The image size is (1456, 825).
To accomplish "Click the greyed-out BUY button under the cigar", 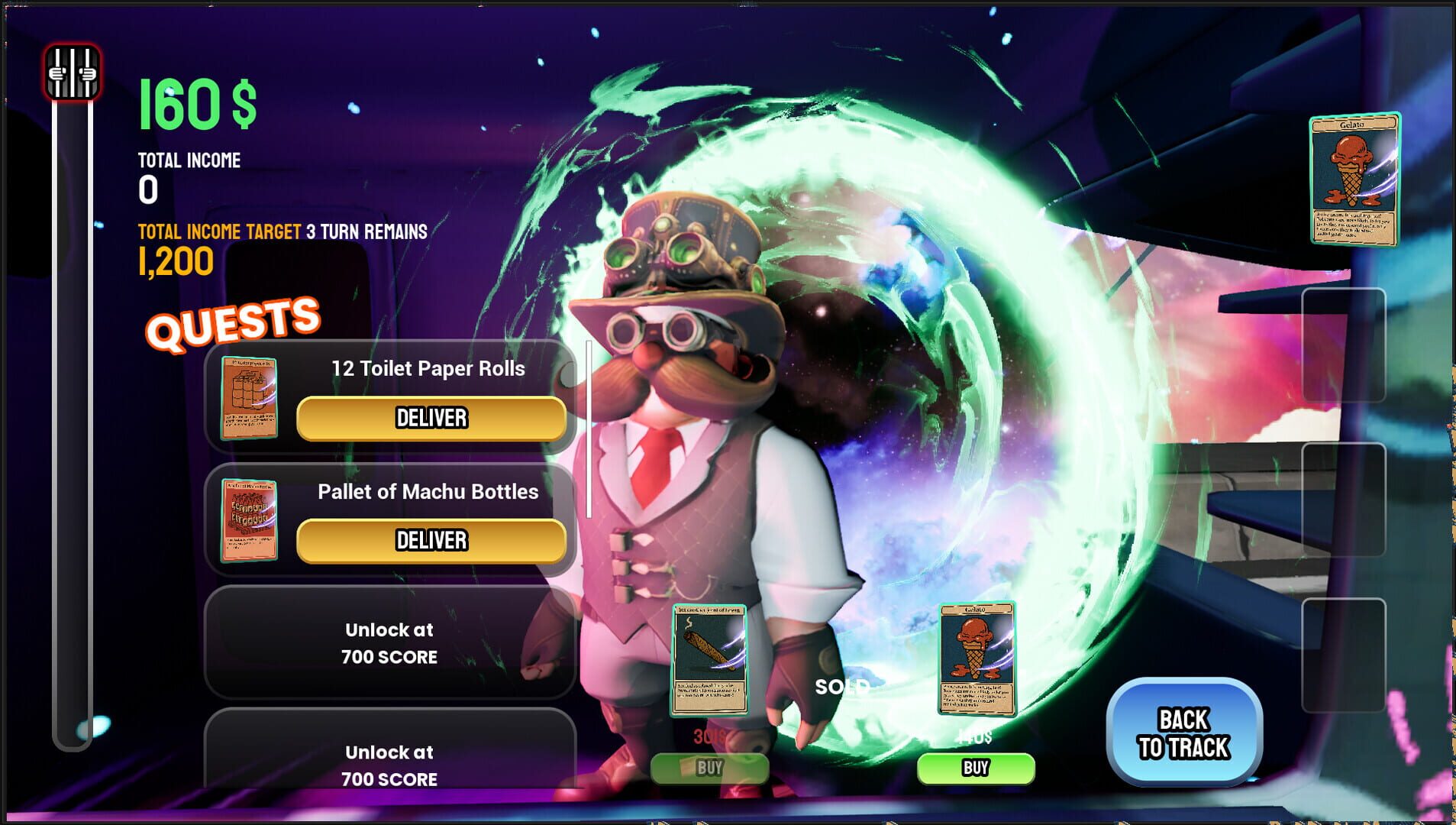I will click(710, 769).
